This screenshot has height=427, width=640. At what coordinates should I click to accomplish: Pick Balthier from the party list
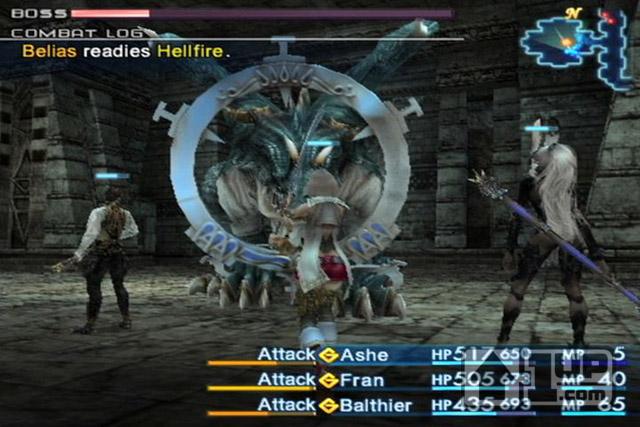(x=373, y=405)
